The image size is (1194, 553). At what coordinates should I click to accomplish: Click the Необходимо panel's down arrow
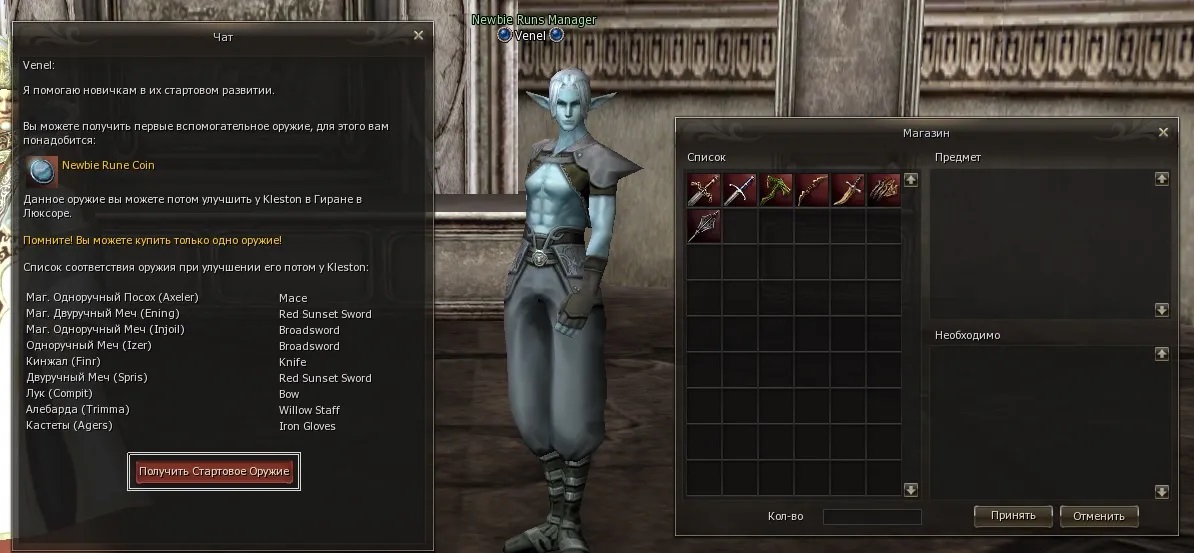[1161, 491]
